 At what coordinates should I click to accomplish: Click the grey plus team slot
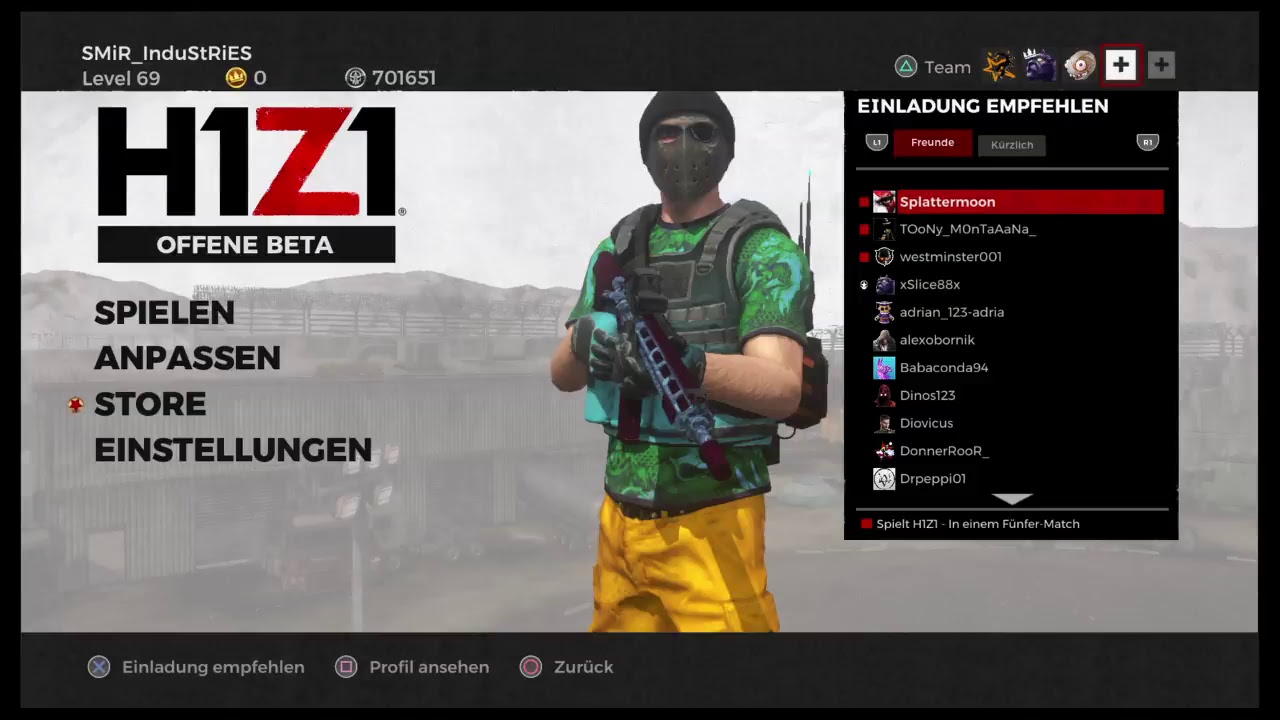click(1161, 66)
